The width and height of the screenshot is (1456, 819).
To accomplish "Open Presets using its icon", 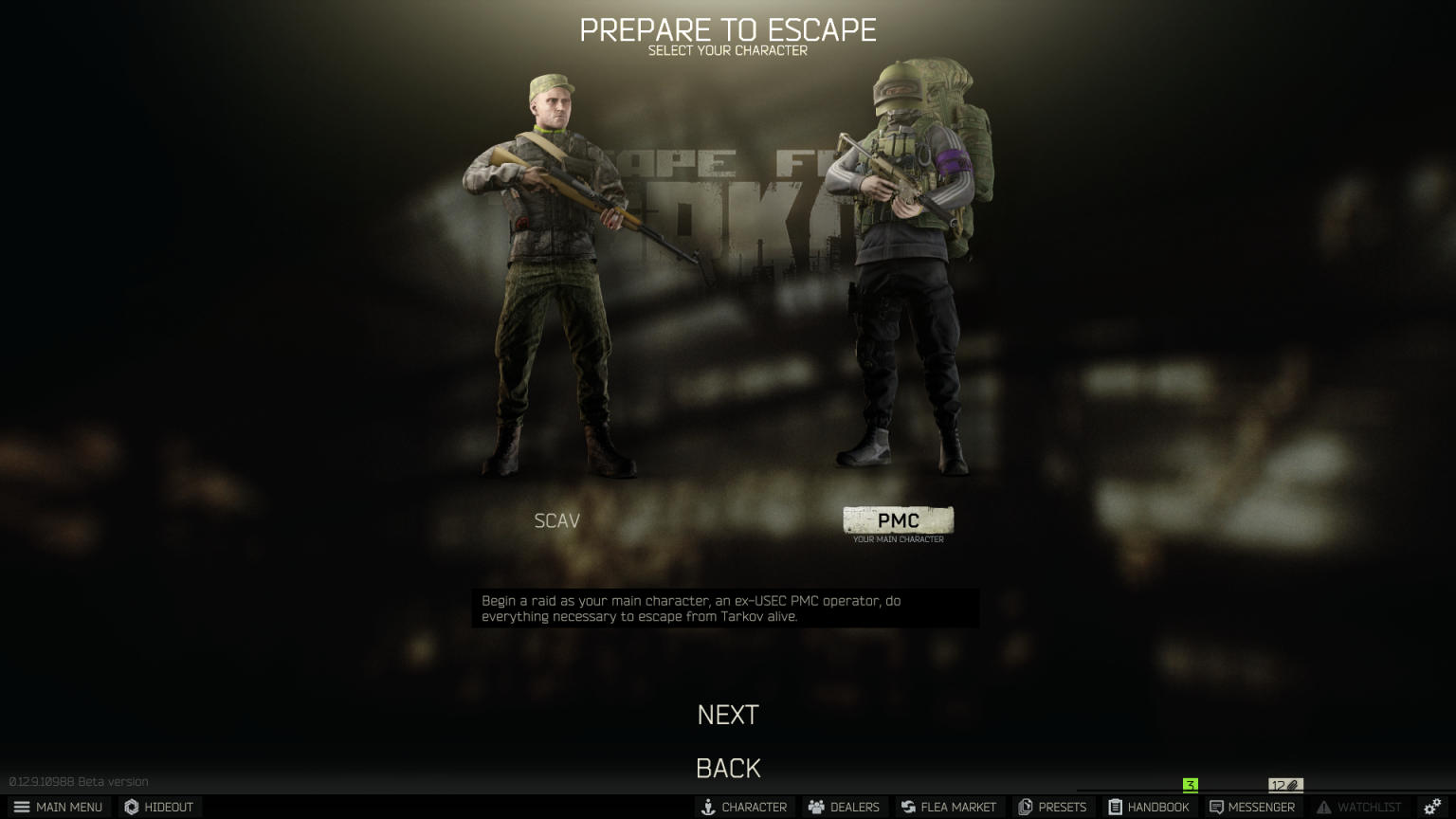I will click(1025, 807).
